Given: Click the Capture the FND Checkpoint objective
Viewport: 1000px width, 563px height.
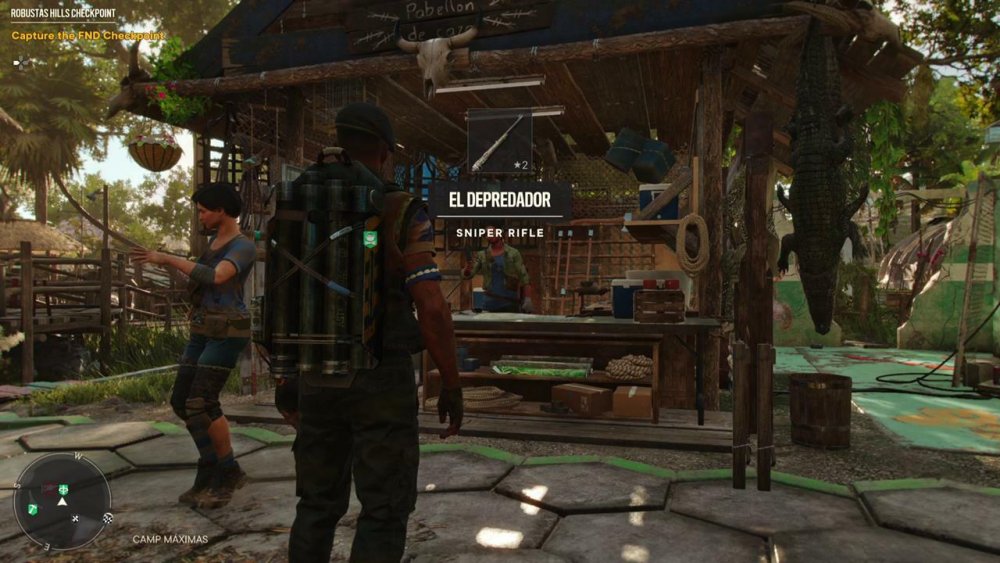Looking at the screenshot, I should [x=88, y=36].
